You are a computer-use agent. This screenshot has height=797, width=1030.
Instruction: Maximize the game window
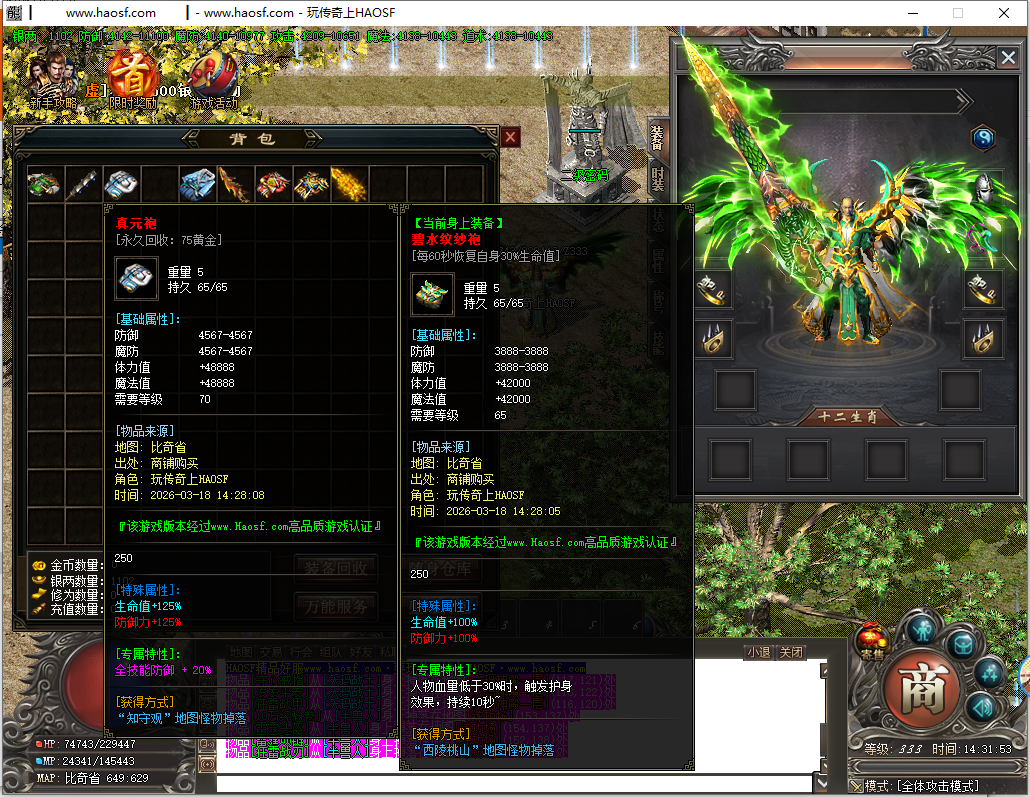pos(957,13)
